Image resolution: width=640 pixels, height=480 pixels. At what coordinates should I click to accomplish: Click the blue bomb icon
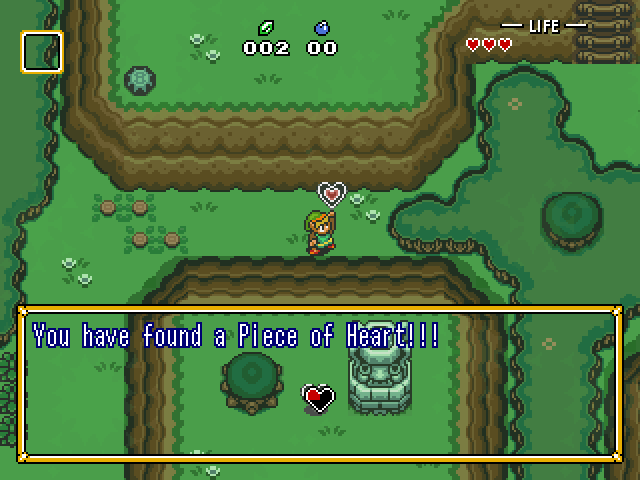click(321, 28)
